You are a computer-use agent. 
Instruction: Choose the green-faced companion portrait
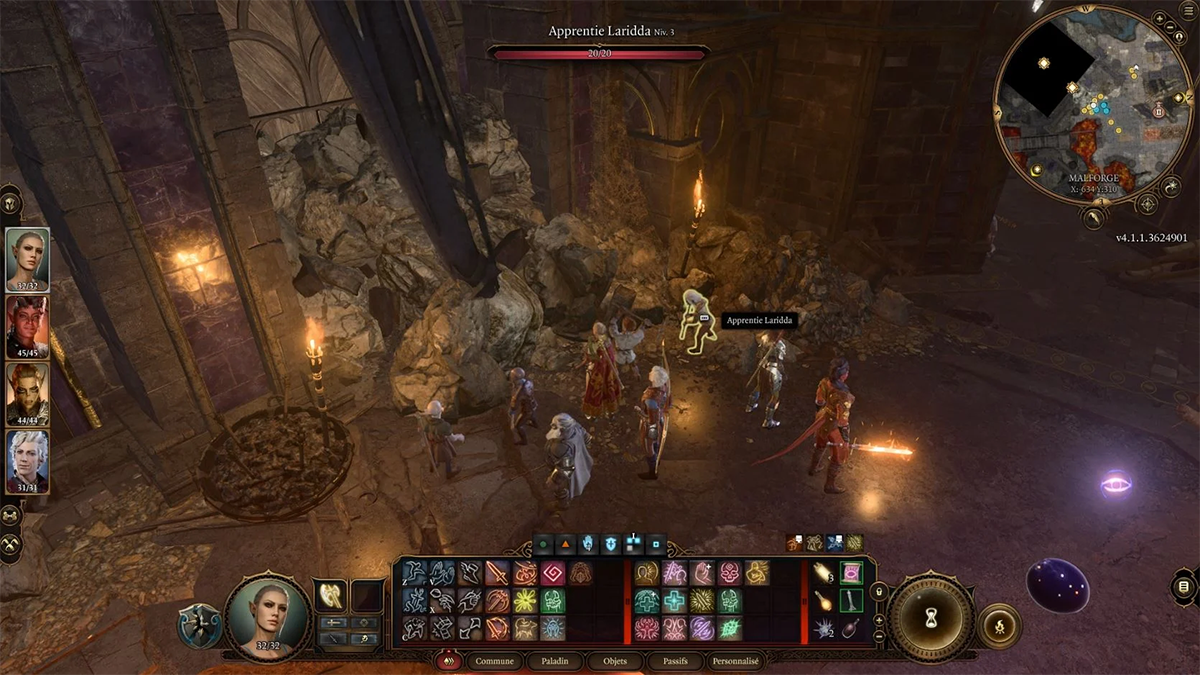tap(27, 393)
